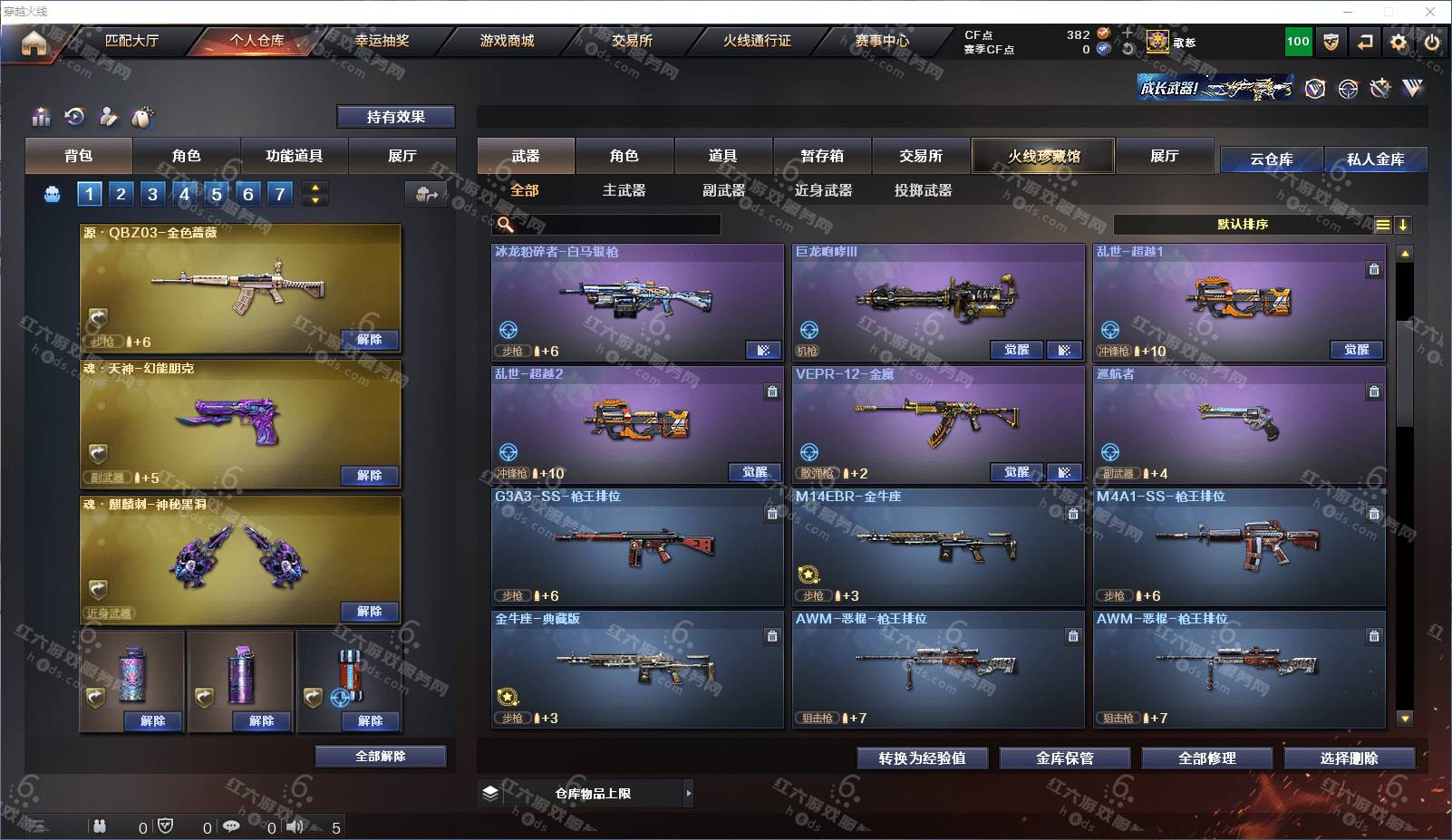Show 持有效果 owned effects

click(x=395, y=117)
